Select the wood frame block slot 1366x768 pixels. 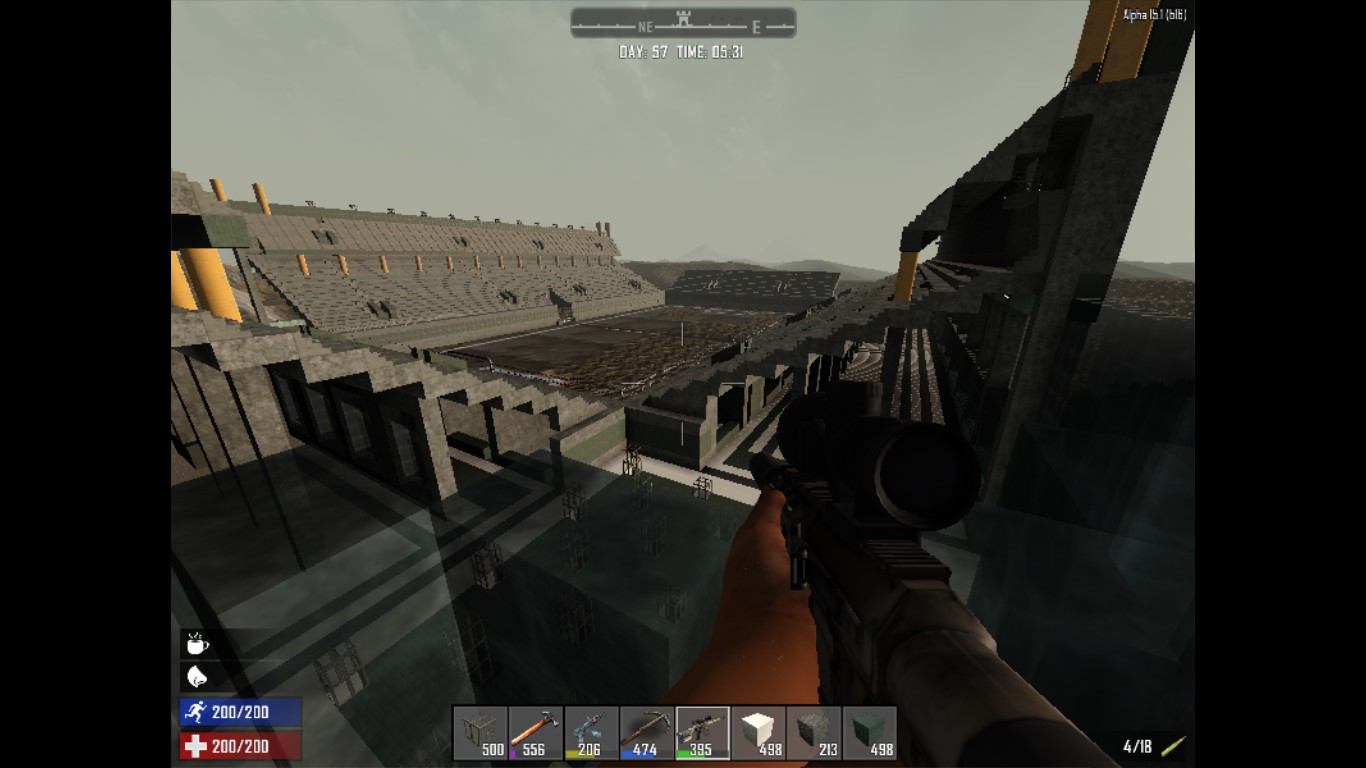pyautogui.click(x=481, y=728)
